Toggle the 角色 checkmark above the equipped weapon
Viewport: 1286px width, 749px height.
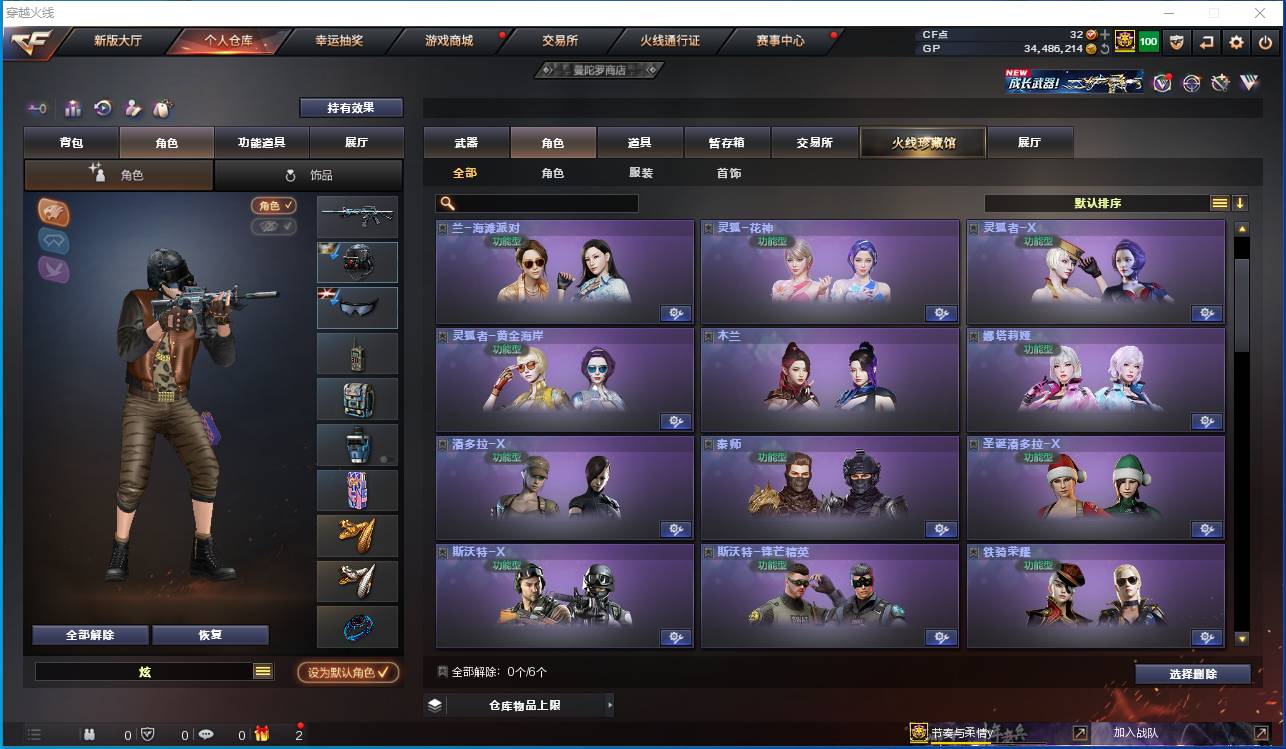click(x=273, y=207)
